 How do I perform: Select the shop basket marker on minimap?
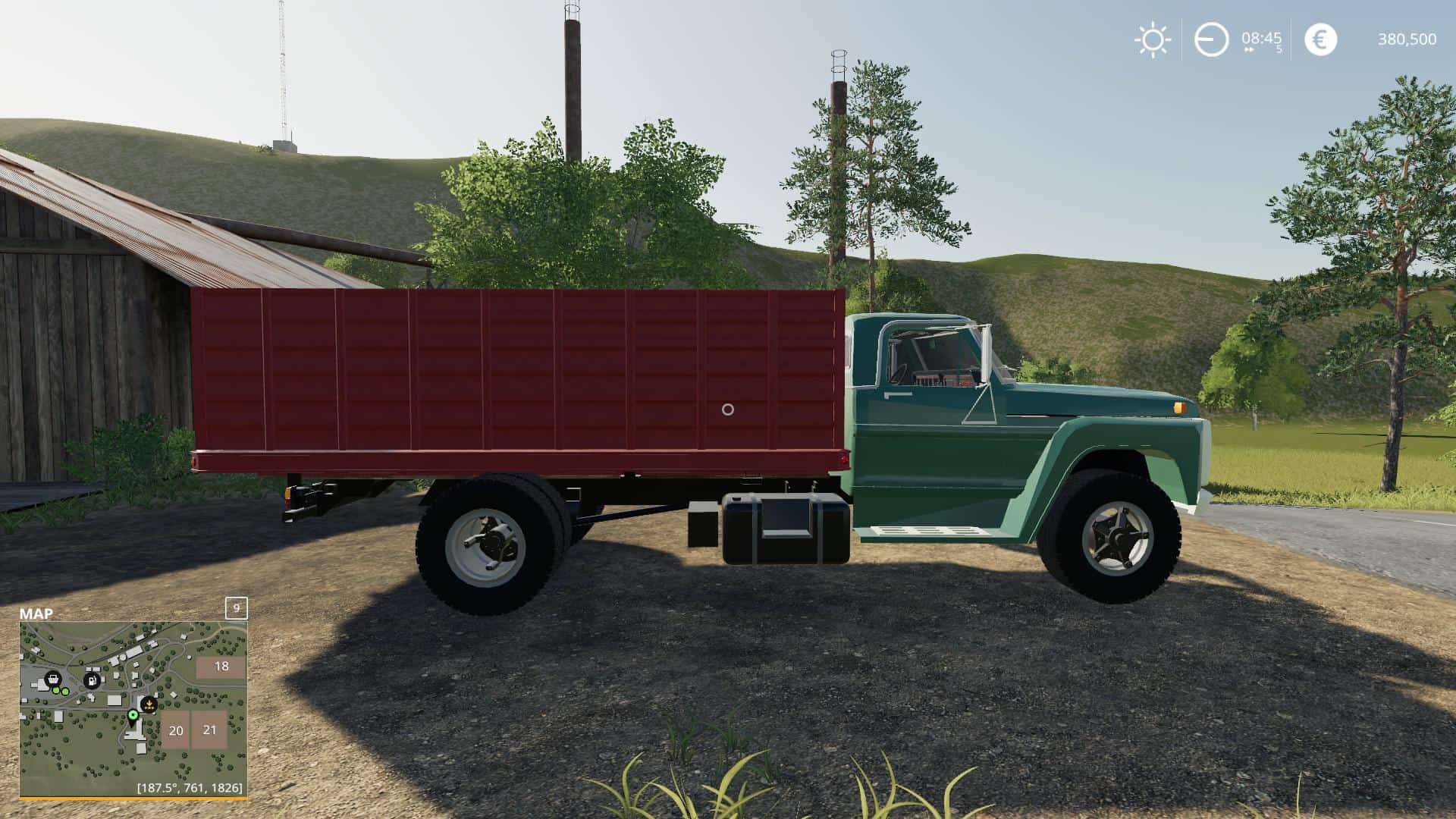tap(52, 679)
